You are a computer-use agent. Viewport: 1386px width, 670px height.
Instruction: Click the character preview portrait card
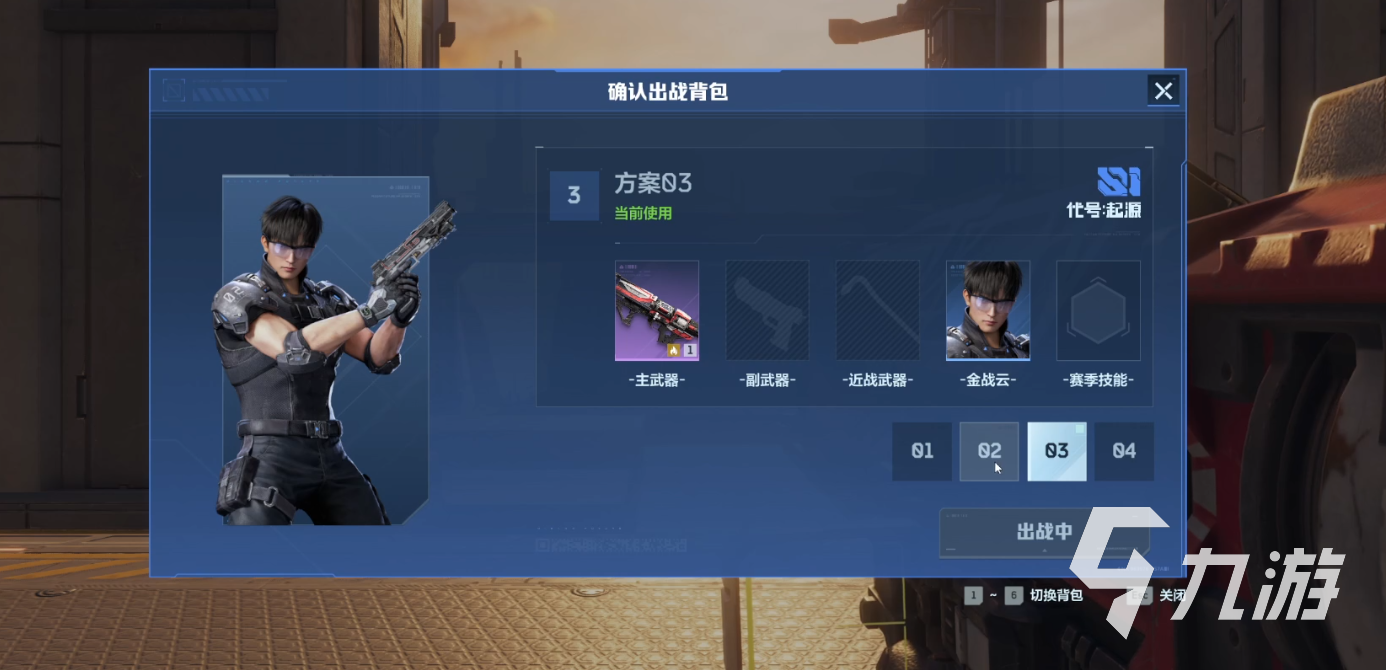pos(326,350)
